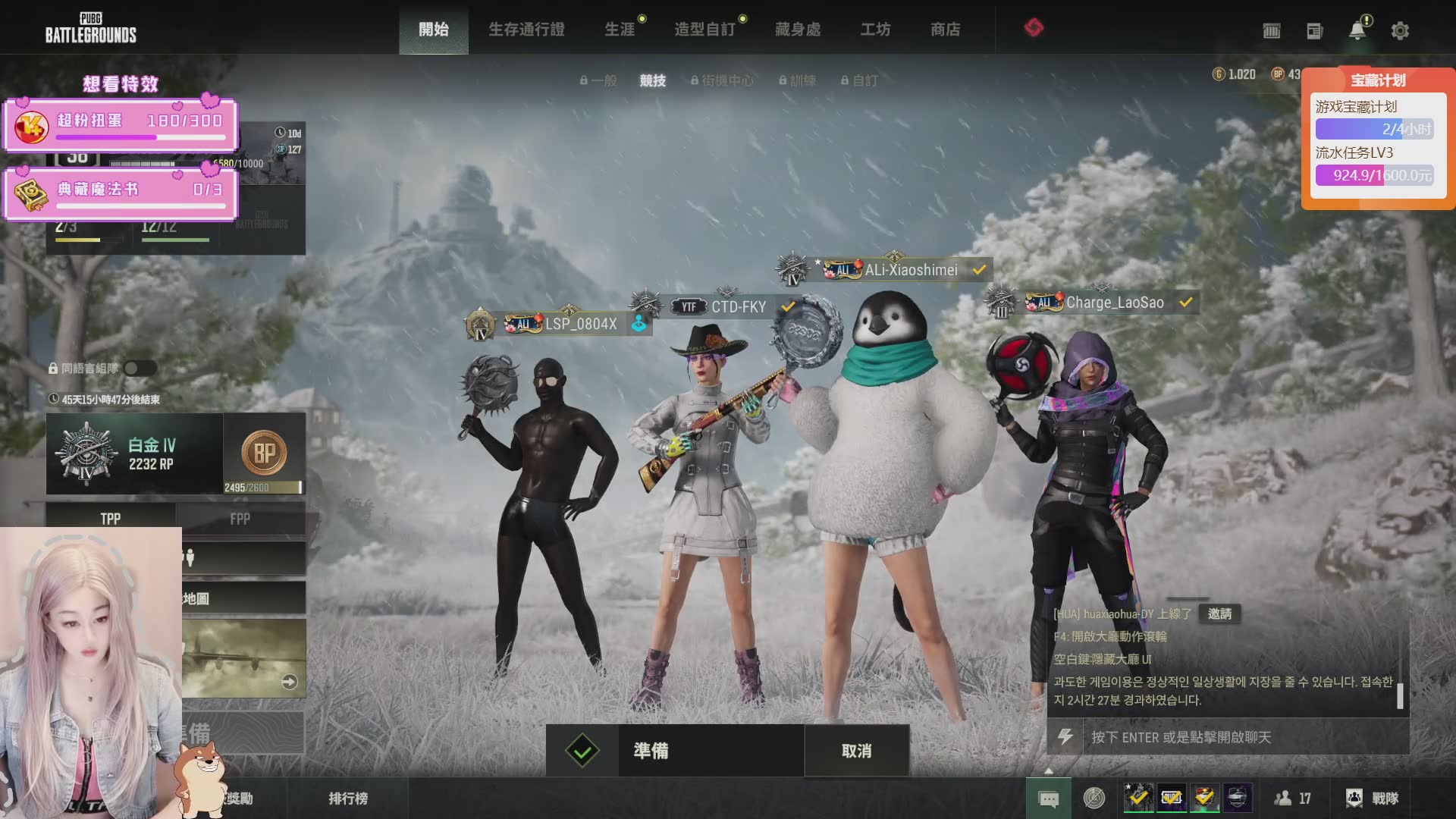This screenshot has height=819, width=1456.
Task: Open the 生存通行證 tab
Action: [526, 30]
